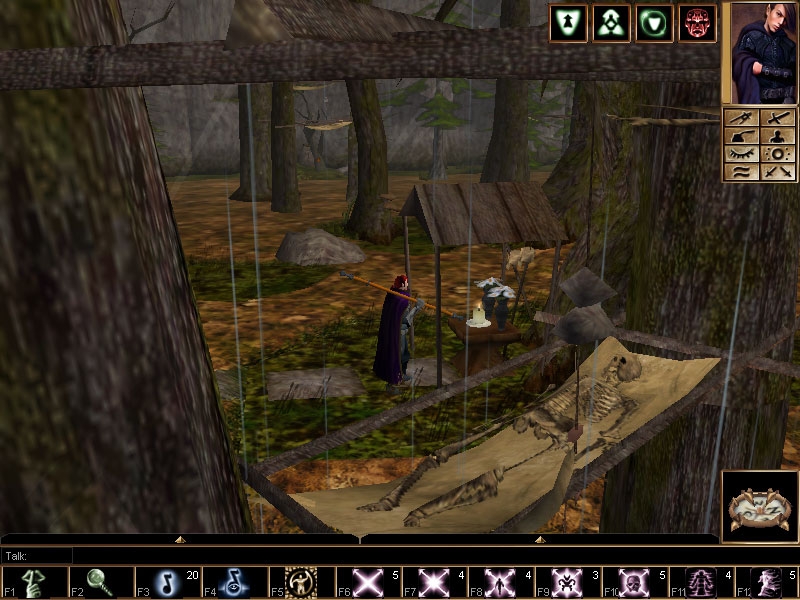Open the crossed swords panel button
Viewport: 800px width, 600px height.
pyautogui.click(x=777, y=172)
